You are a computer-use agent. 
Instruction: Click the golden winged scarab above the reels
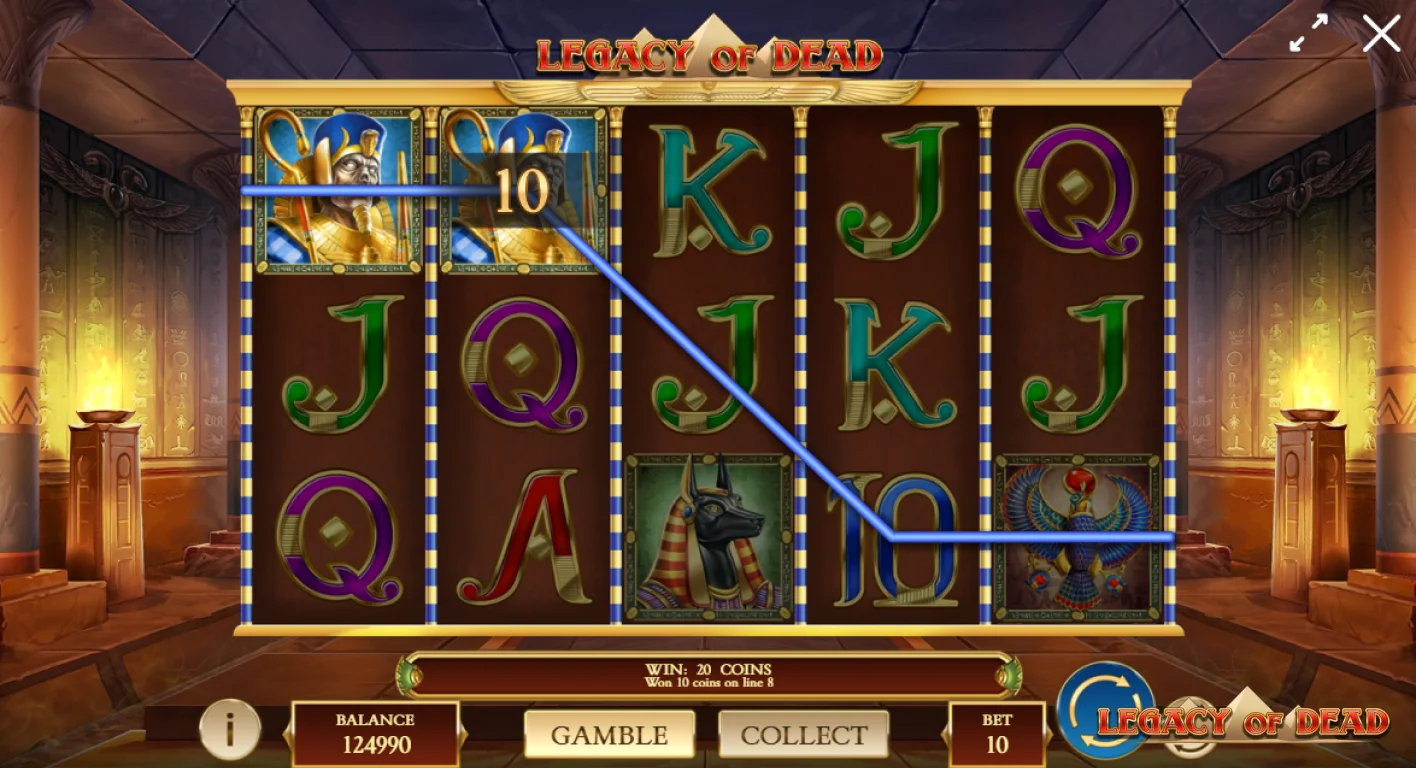click(707, 88)
